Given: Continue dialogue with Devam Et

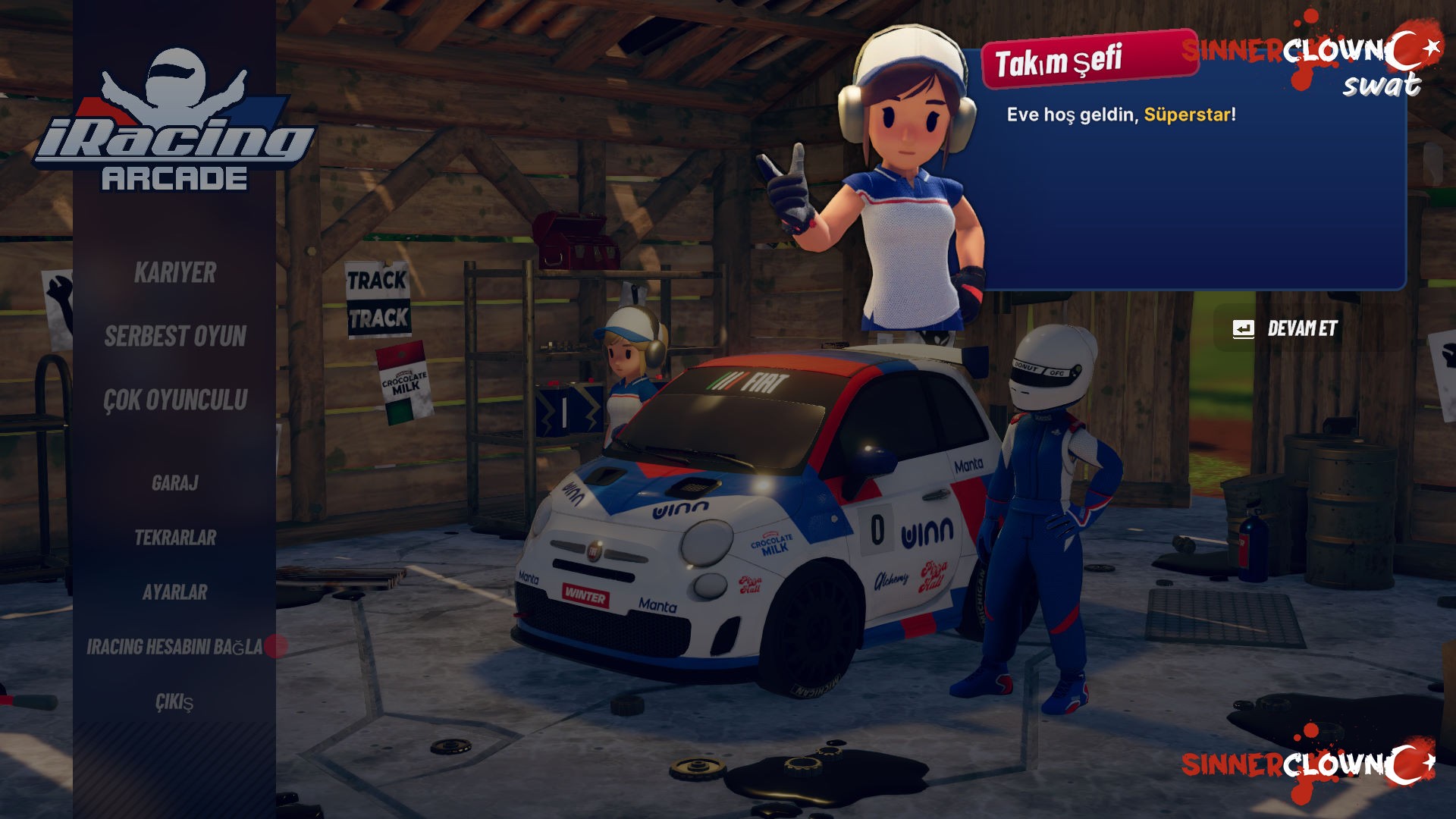Looking at the screenshot, I should 1288,329.
